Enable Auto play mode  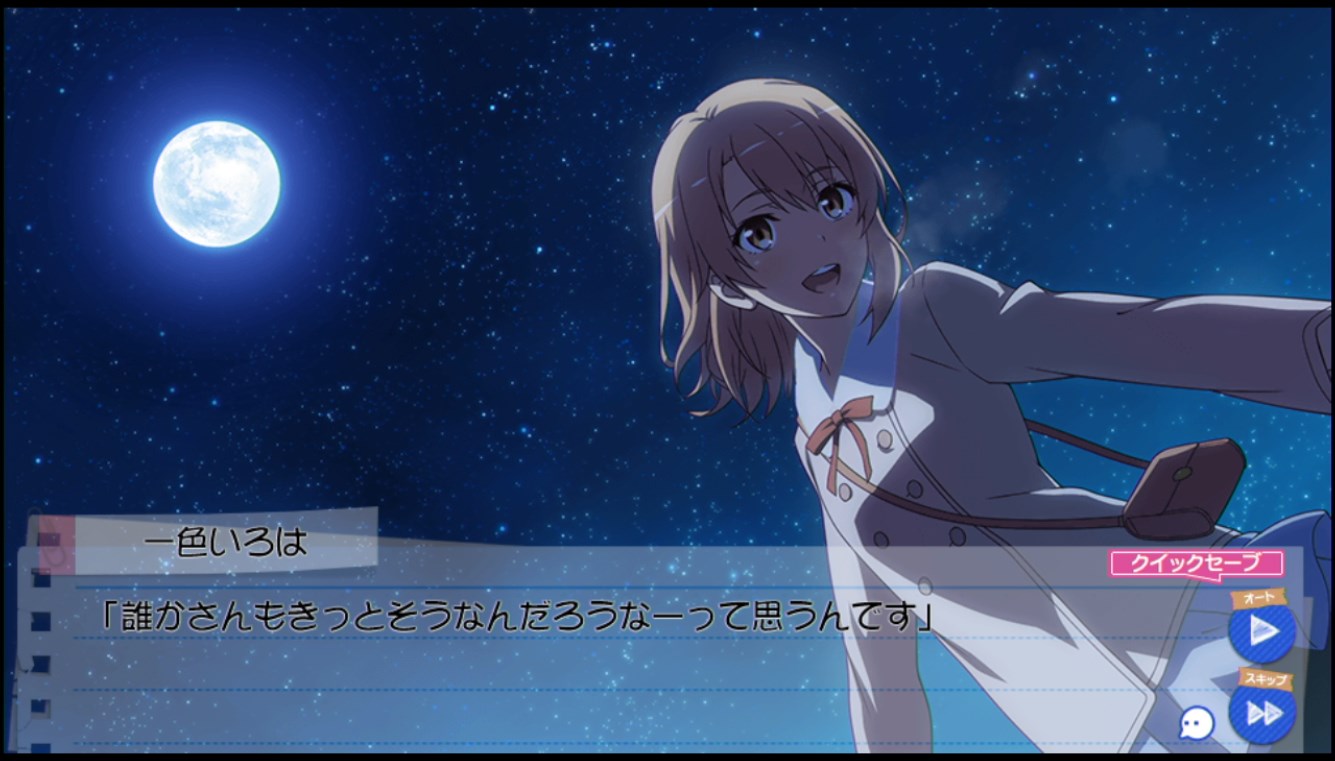click(1262, 631)
